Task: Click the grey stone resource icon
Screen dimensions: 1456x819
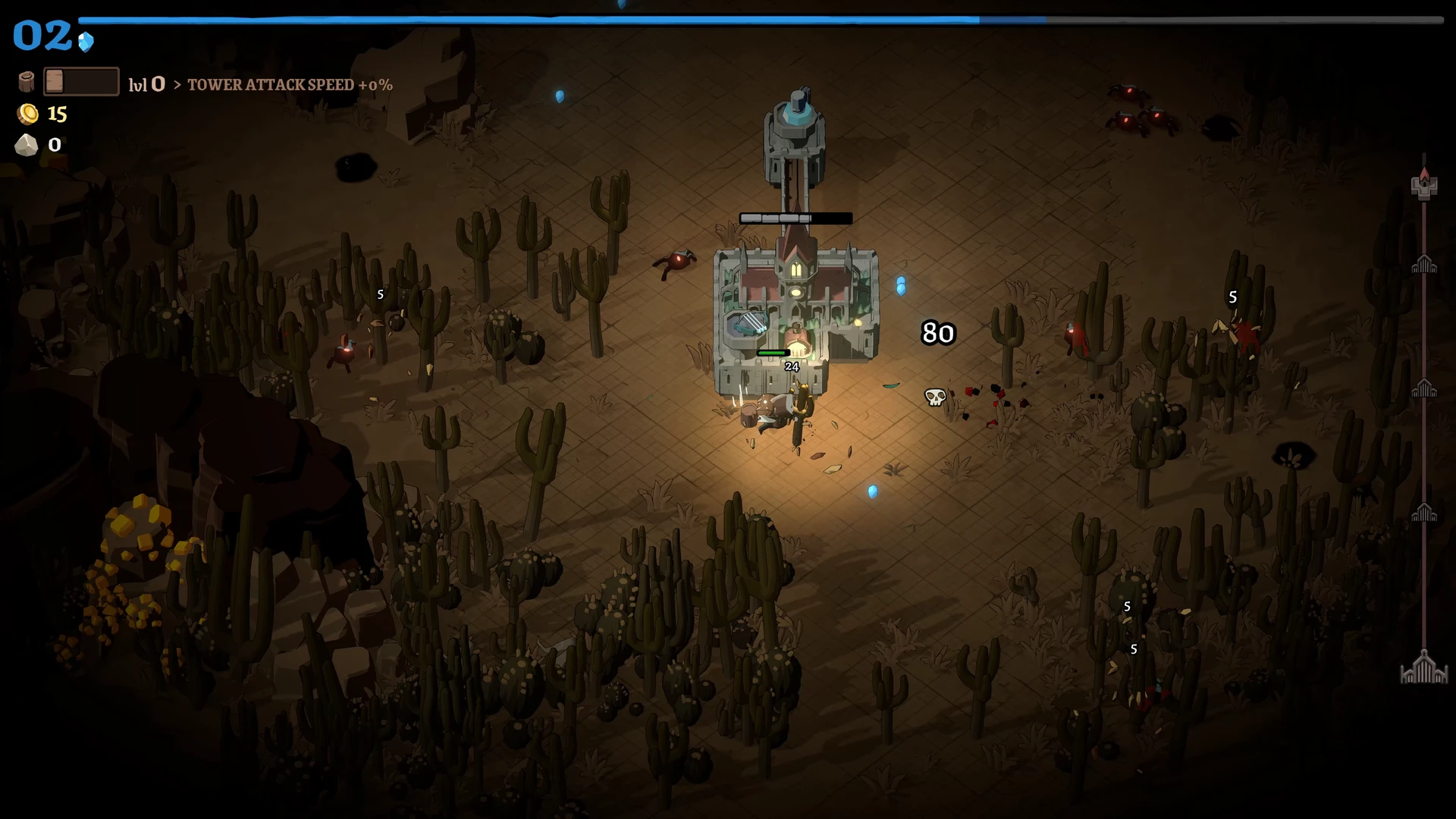Action: pyautogui.click(x=27, y=145)
